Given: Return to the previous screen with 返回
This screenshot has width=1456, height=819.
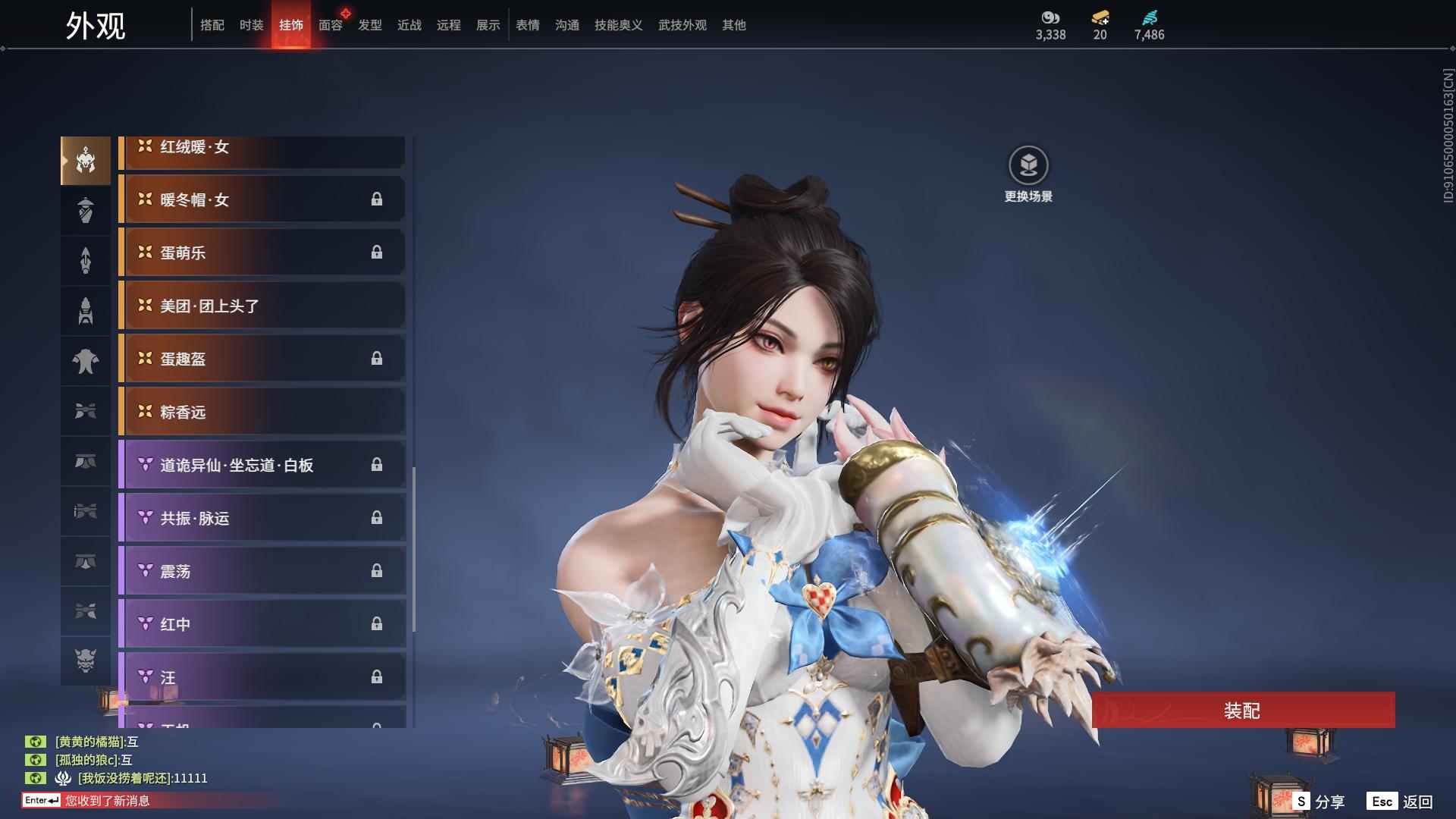Looking at the screenshot, I should [1400, 802].
